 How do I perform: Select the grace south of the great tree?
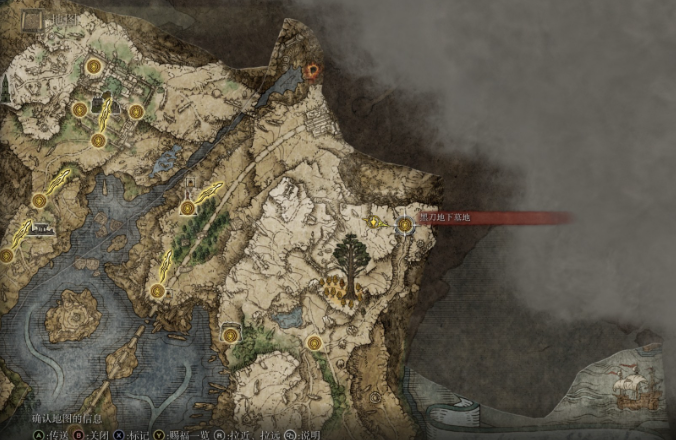tap(314, 344)
